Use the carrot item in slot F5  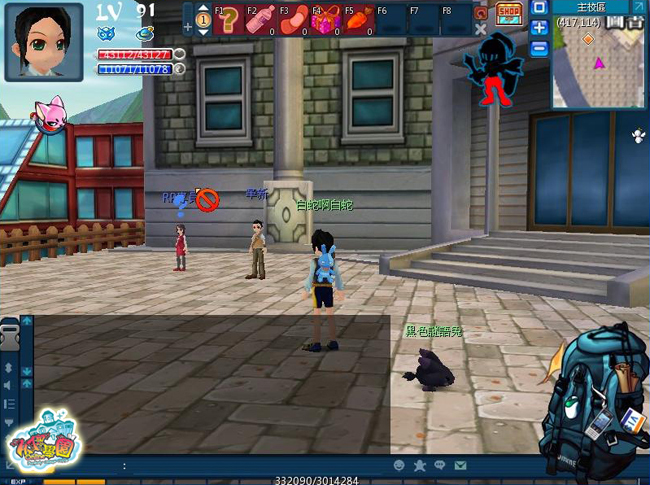(357, 21)
